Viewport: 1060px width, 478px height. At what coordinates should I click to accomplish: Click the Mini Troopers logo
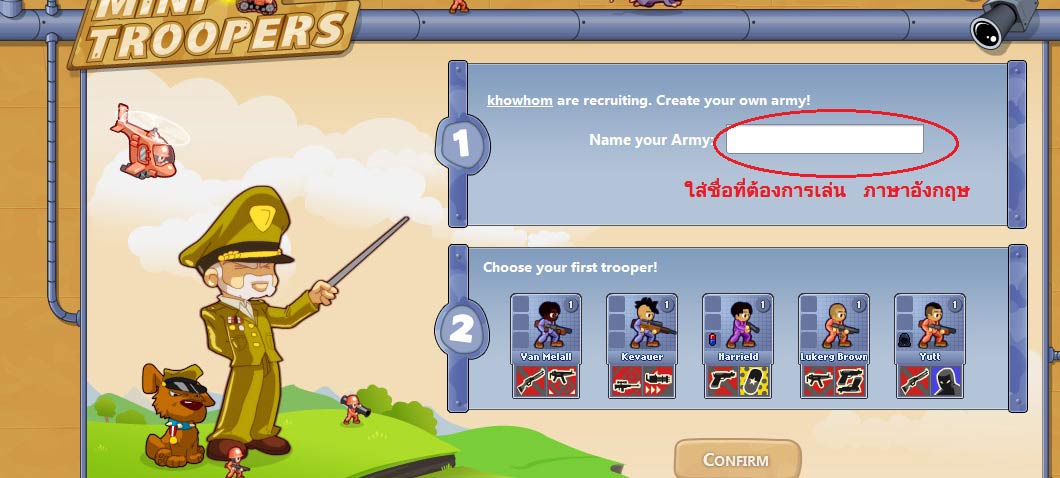[215, 30]
